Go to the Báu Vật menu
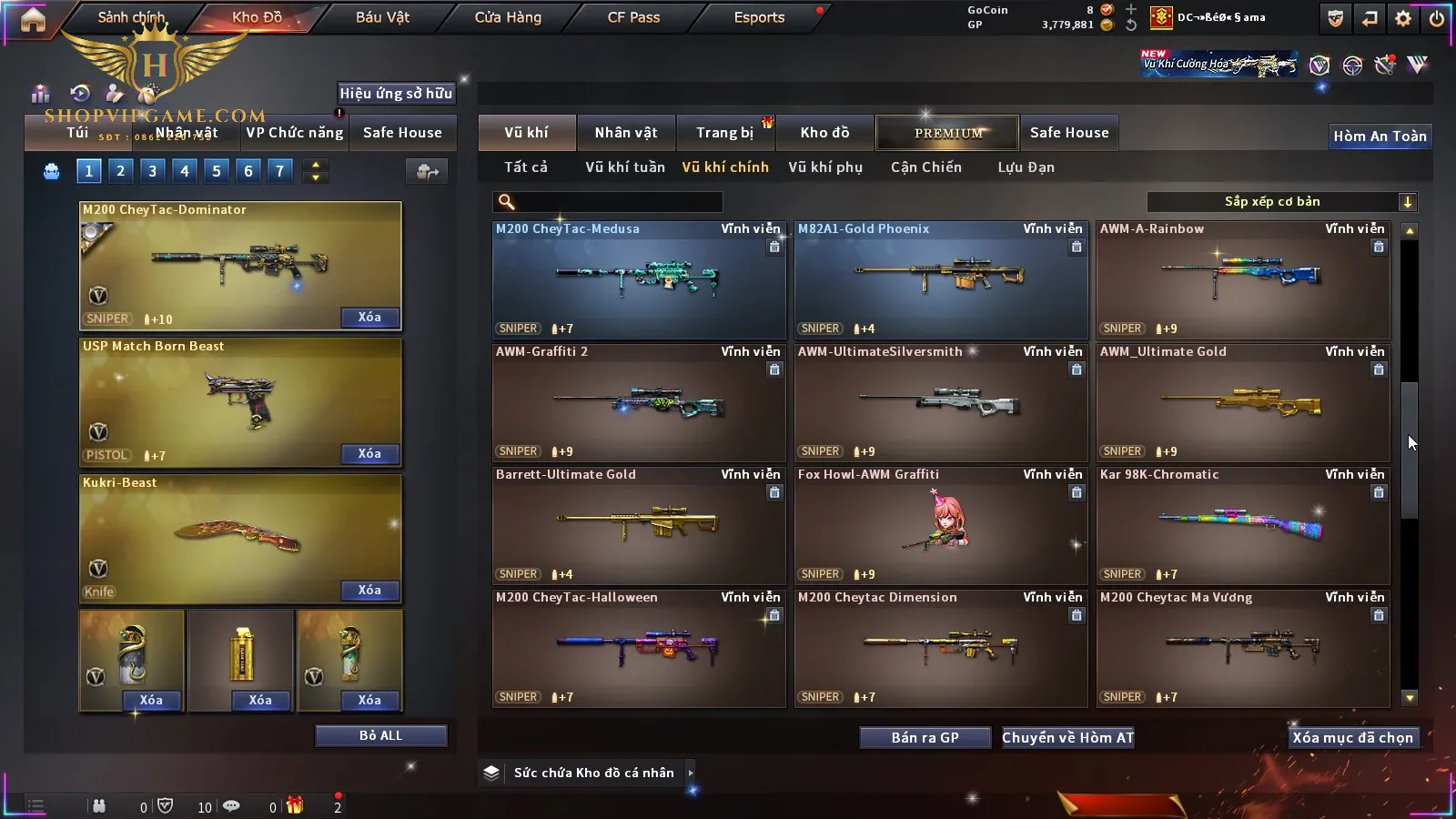The image size is (1456, 819). click(x=382, y=17)
